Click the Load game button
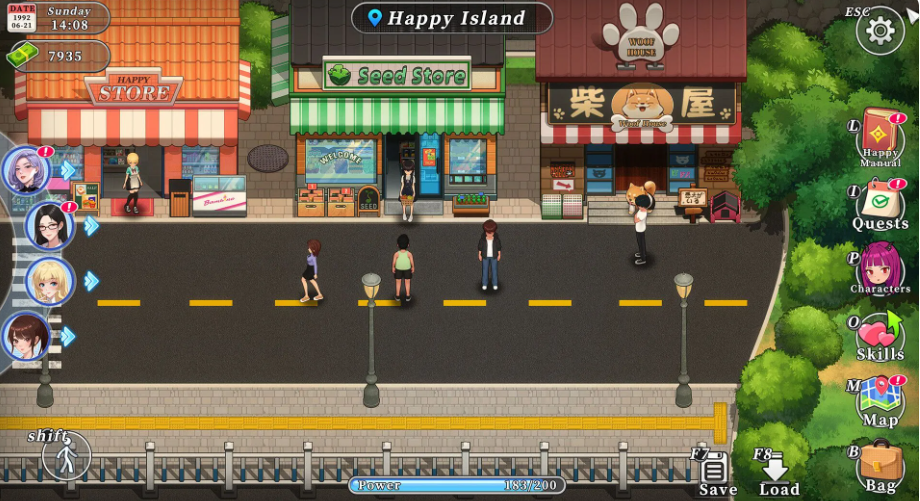Image resolution: width=920 pixels, height=501 pixels. [x=777, y=473]
